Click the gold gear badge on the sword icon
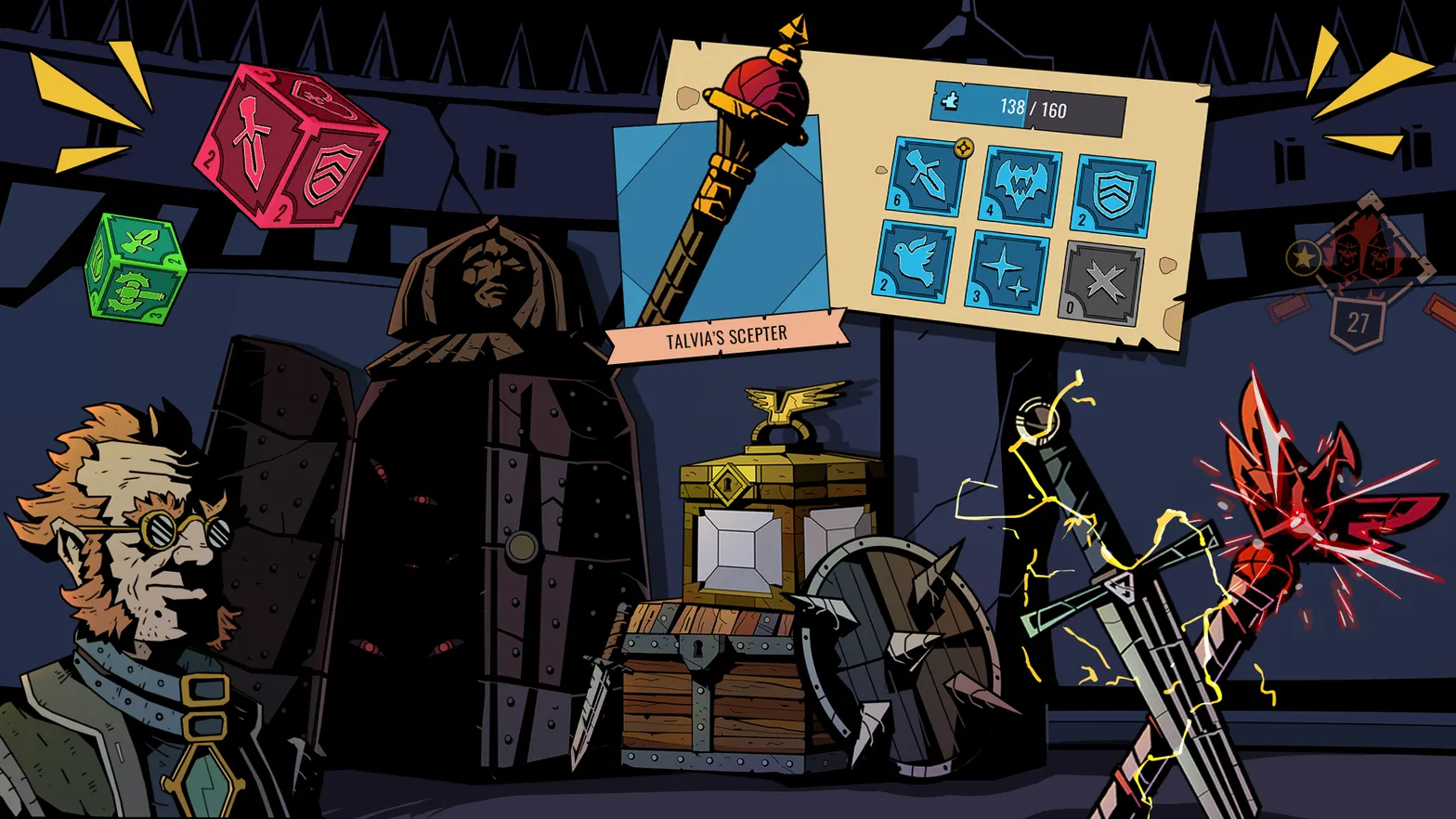Viewport: 1456px width, 819px height. [963, 147]
